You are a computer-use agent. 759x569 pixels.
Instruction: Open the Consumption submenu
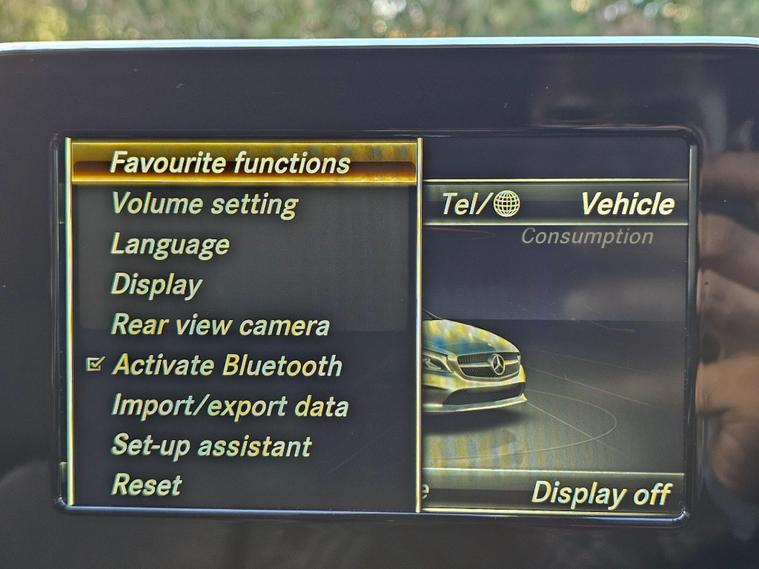pyautogui.click(x=587, y=237)
